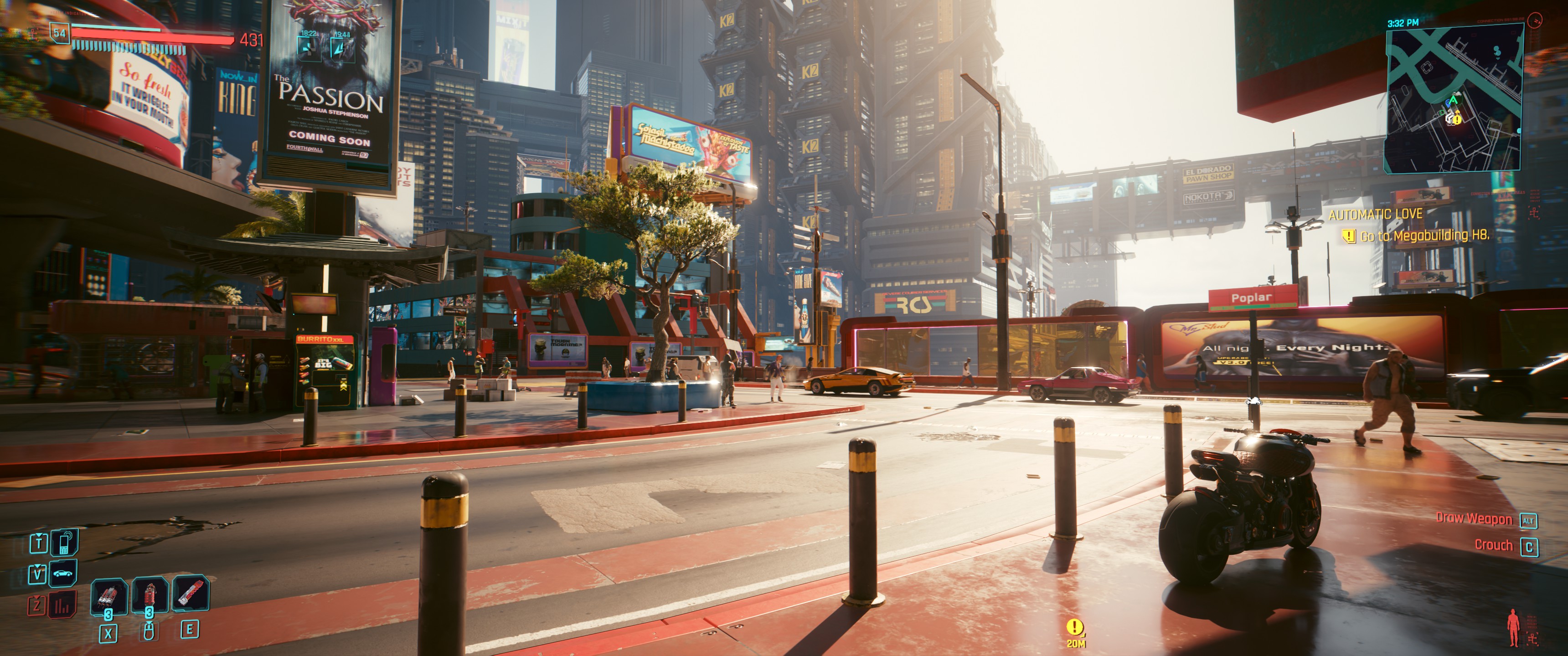Select the triple-canister inhaler slot
1568x656 pixels.
[109, 595]
